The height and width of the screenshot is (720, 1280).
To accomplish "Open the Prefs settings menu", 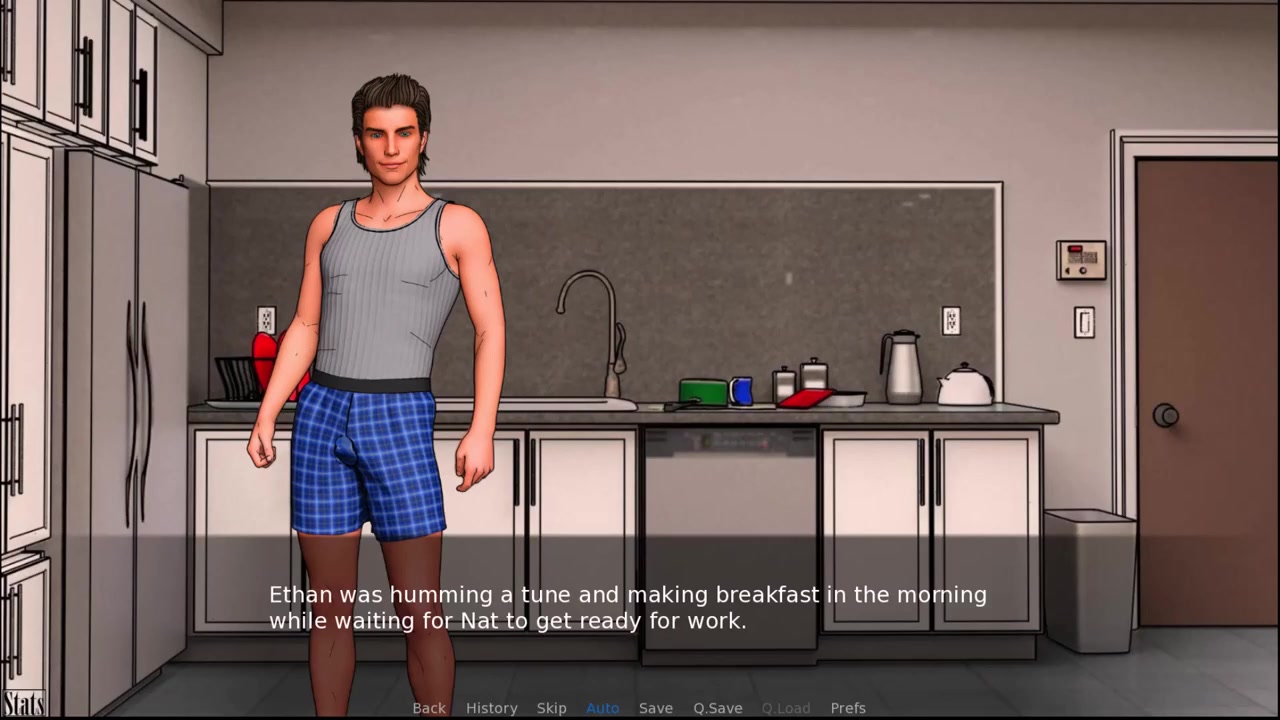I will tap(848, 708).
